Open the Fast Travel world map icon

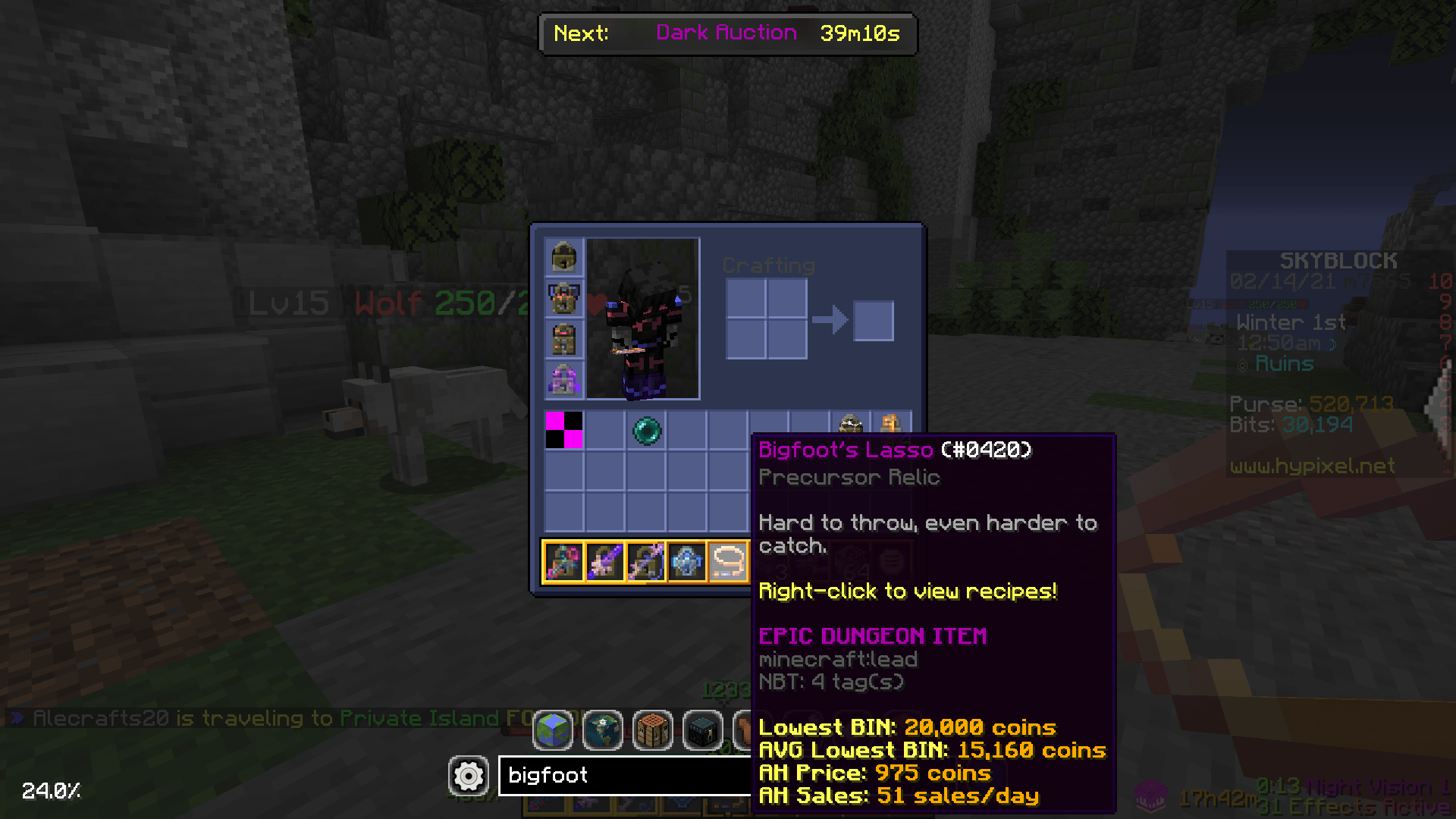point(603,730)
